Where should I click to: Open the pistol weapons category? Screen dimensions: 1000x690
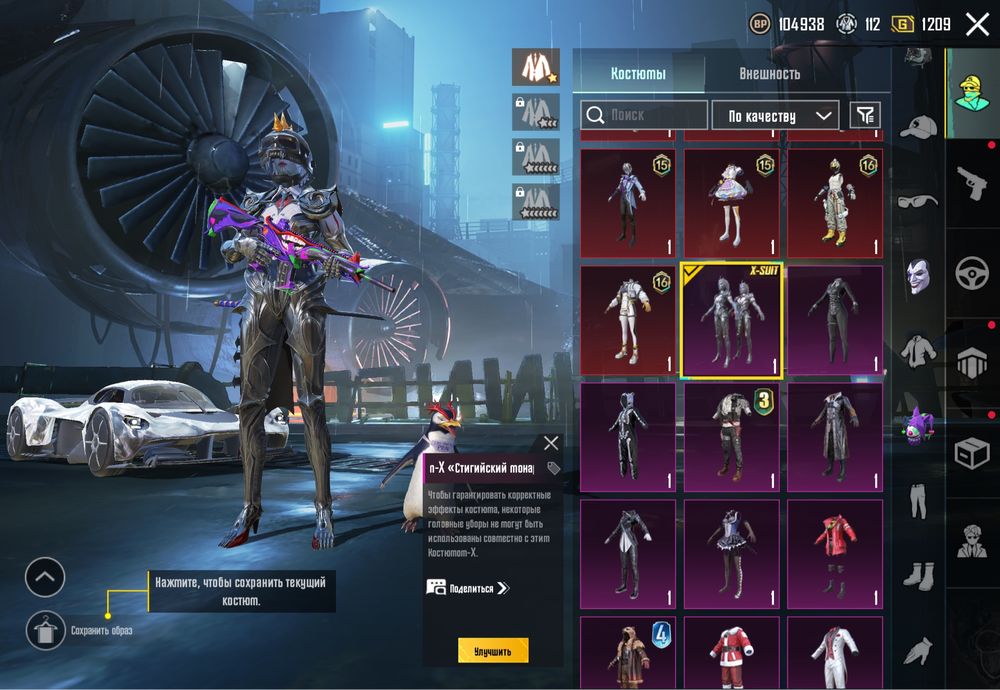[972, 184]
